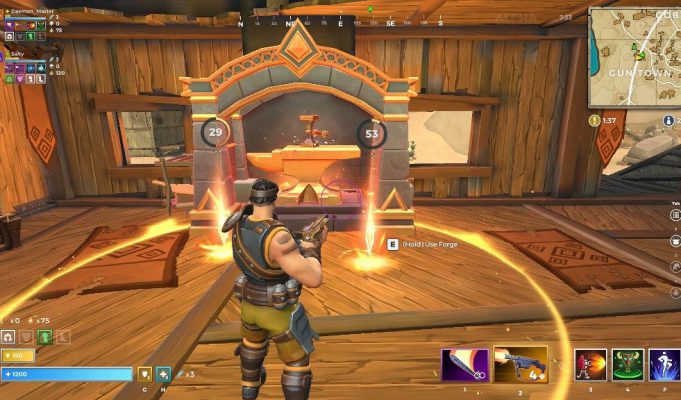
Task: Use the armor potion slot
Action: pyautogui.click(x=144, y=374)
